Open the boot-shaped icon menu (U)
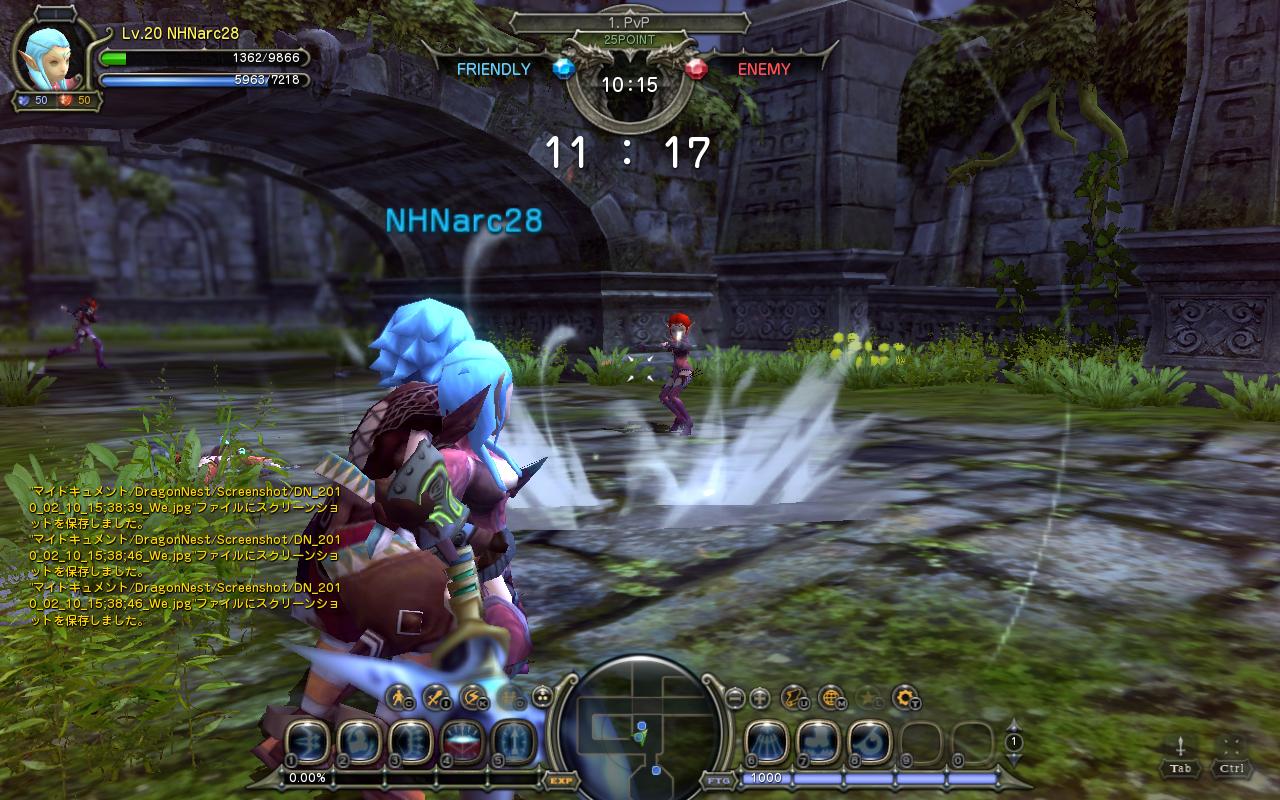 tap(793, 696)
